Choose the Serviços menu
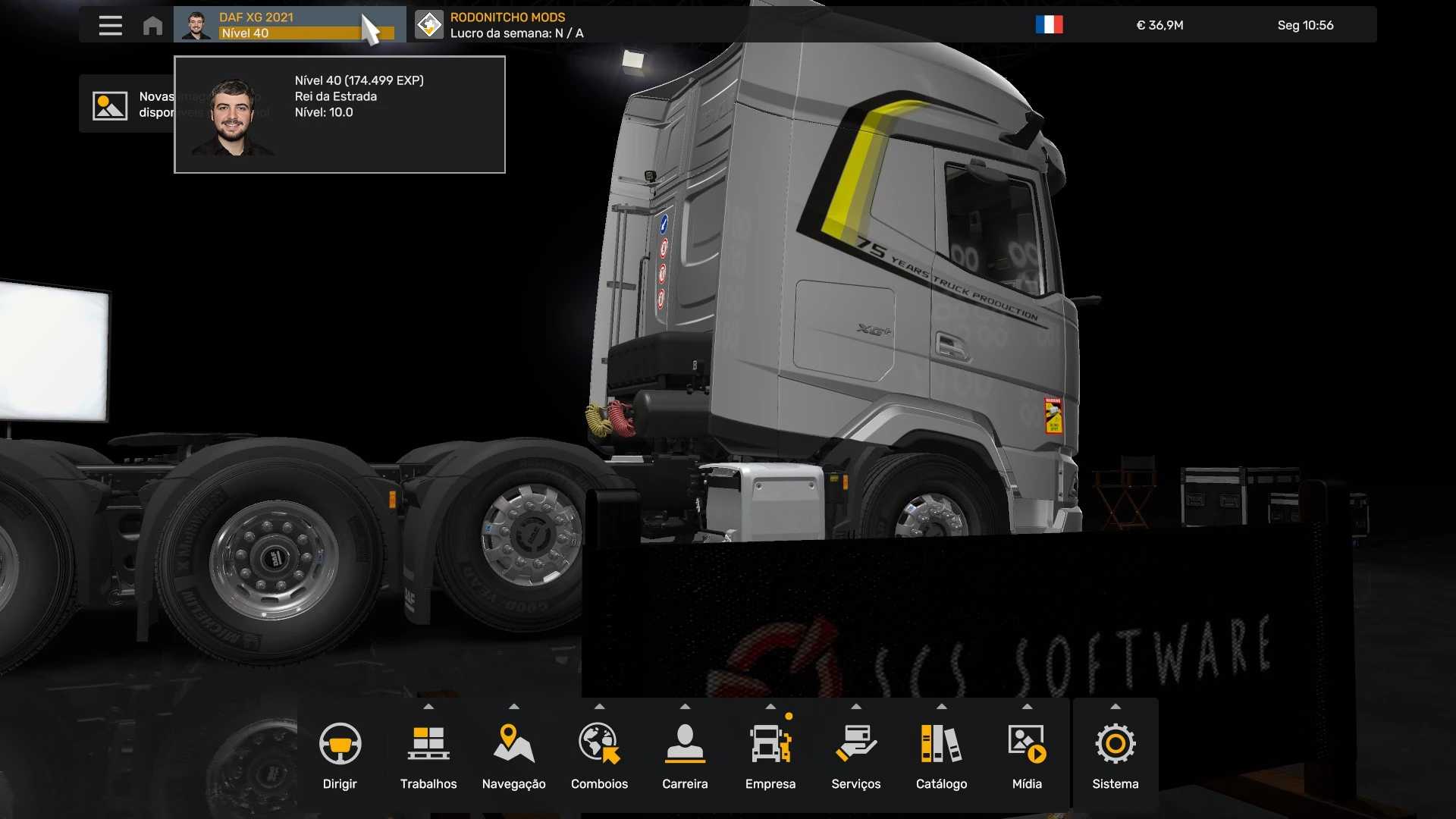Image resolution: width=1456 pixels, height=819 pixels. coord(855,755)
